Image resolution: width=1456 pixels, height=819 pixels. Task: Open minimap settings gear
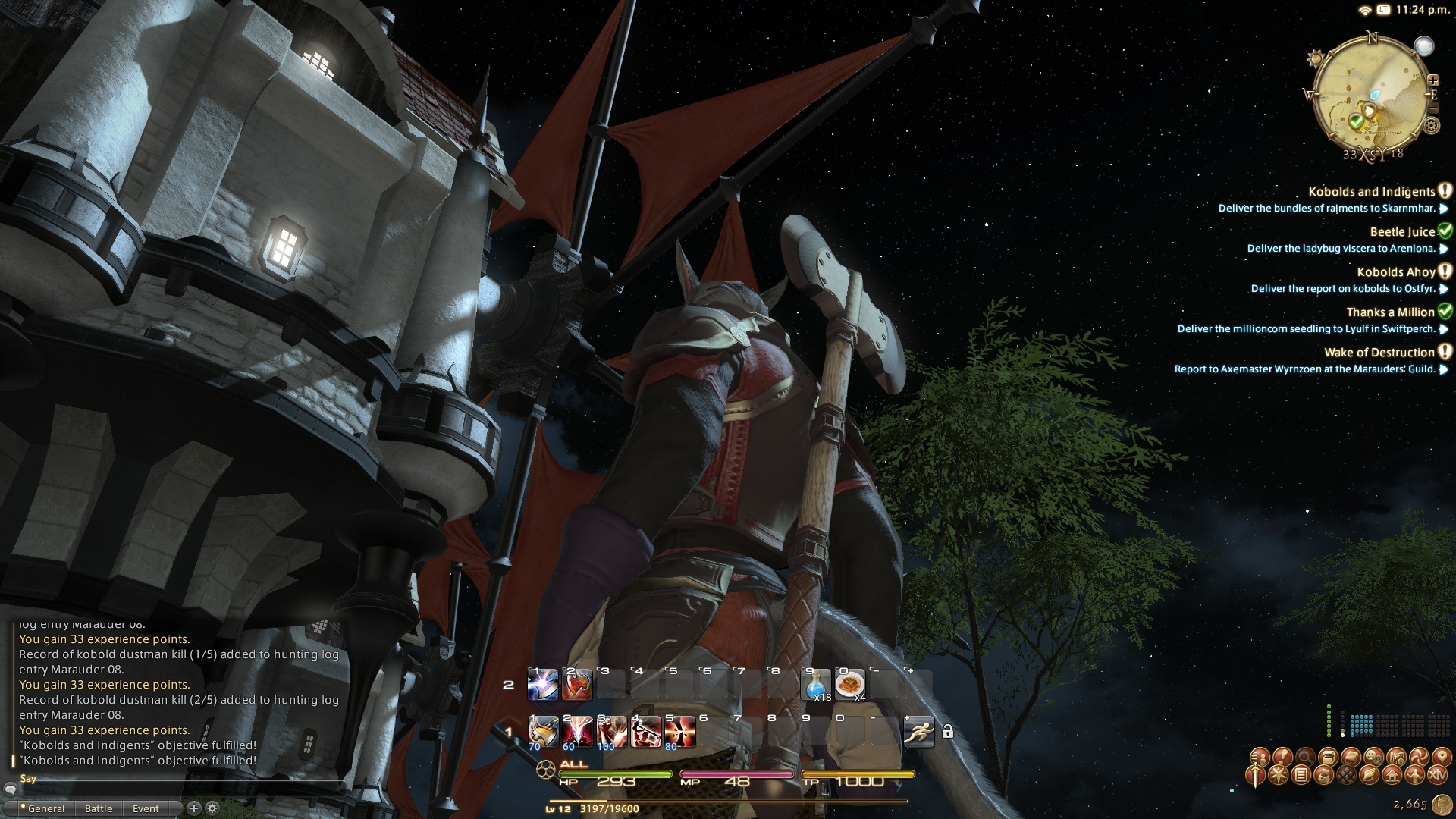(x=1431, y=126)
